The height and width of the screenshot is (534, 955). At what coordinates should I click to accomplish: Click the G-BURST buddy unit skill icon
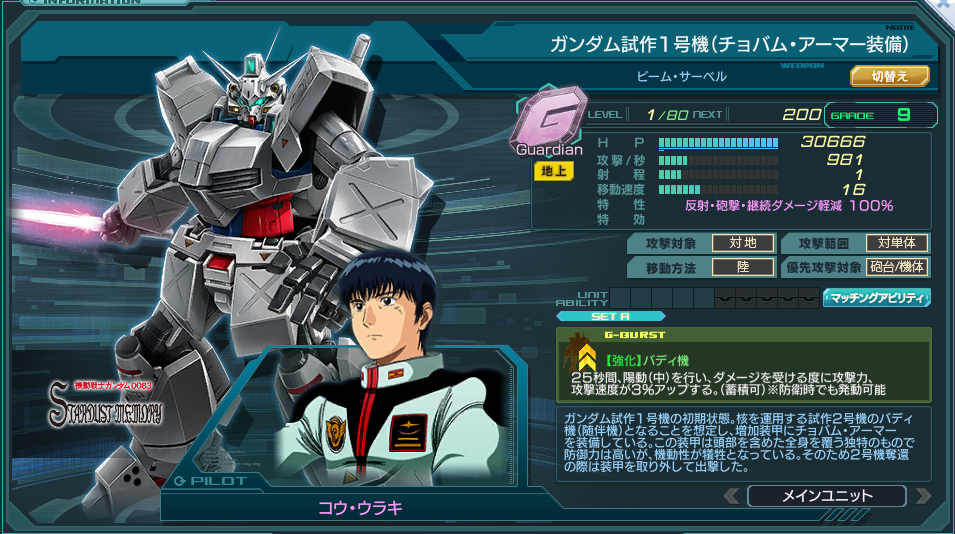point(579,356)
